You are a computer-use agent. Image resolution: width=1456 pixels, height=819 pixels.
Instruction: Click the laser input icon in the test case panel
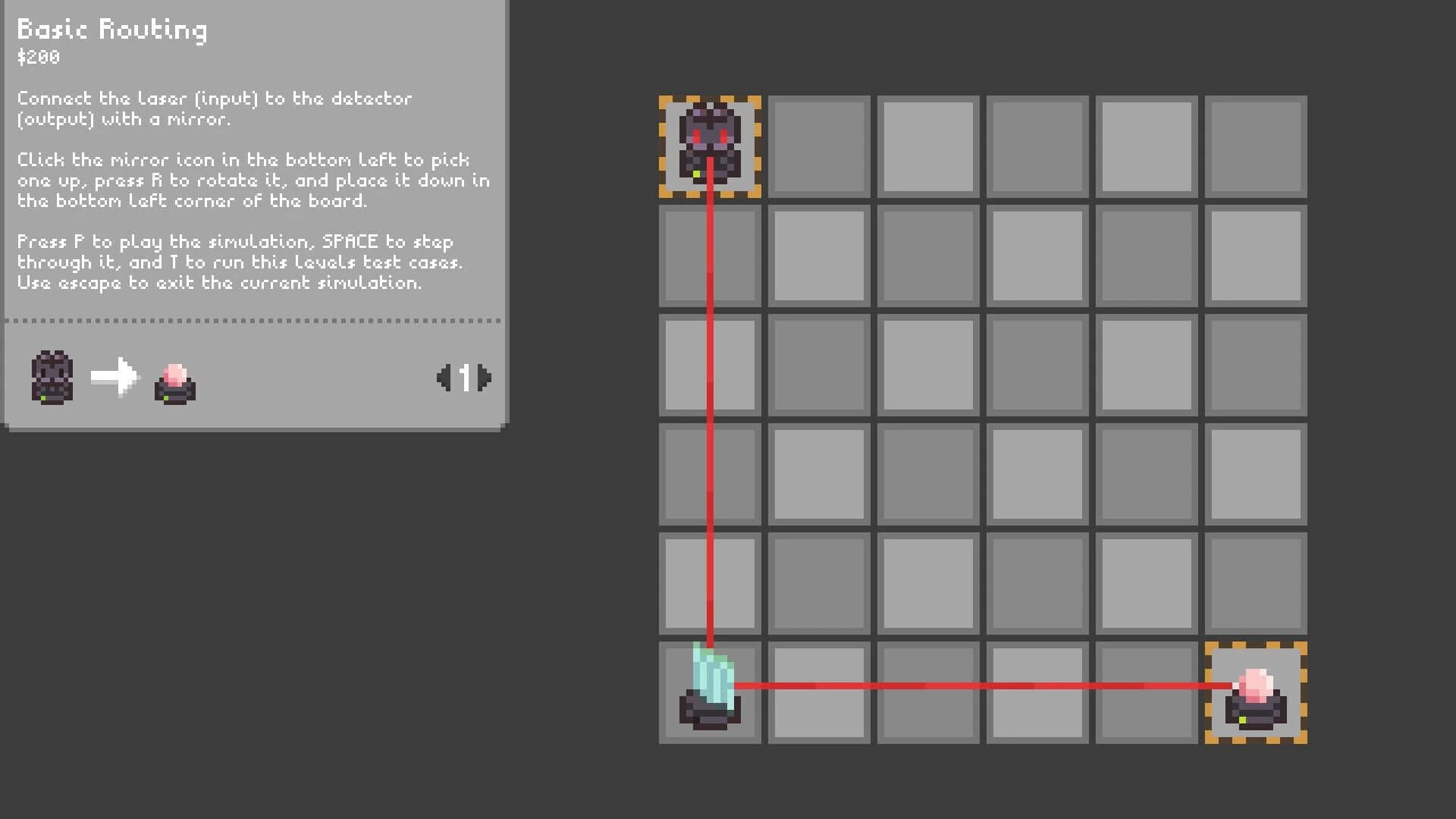(x=51, y=378)
